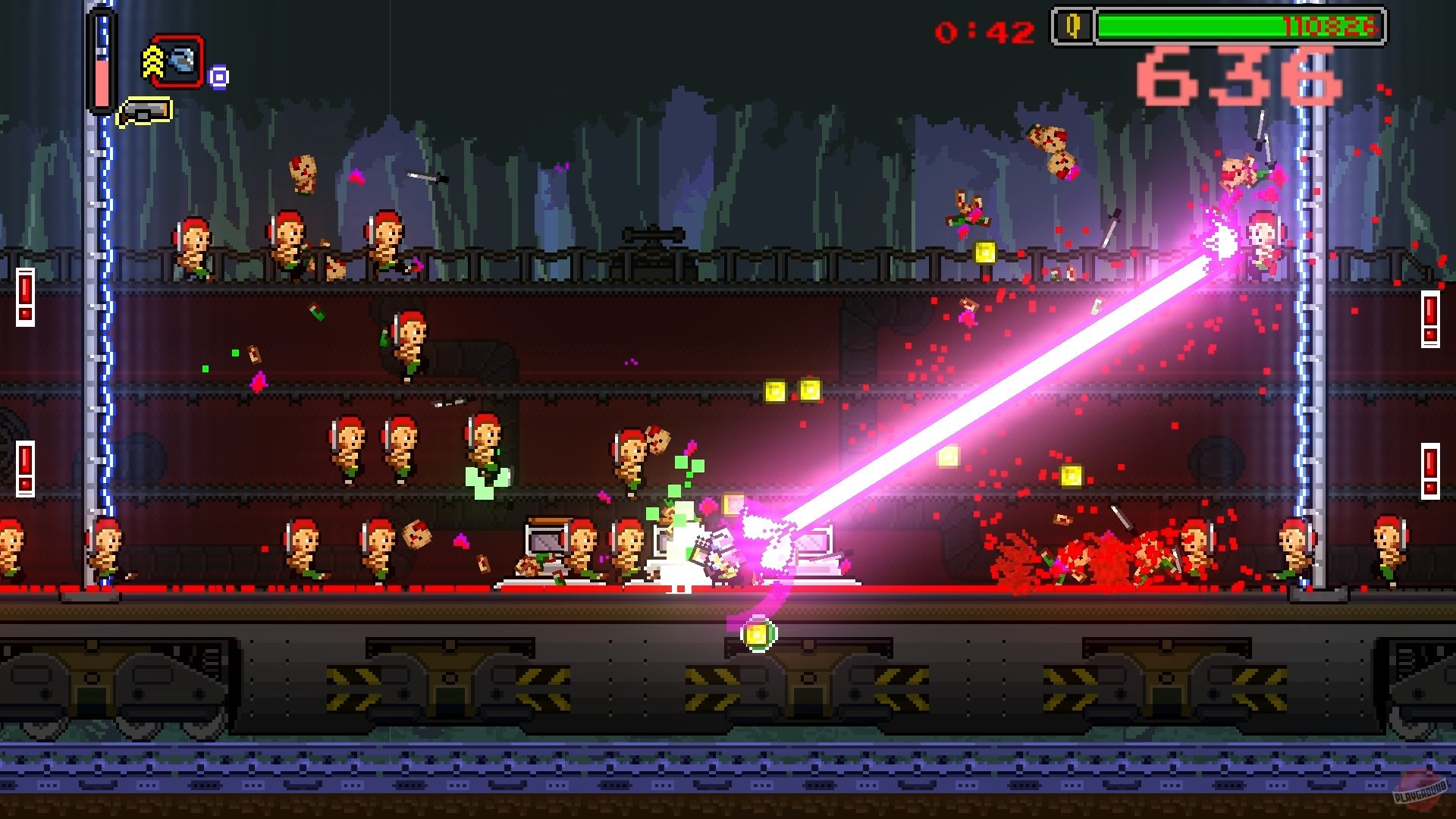1456x819 pixels.
Task: Select the blue orb weapon icon in HUD
Action: [183, 59]
